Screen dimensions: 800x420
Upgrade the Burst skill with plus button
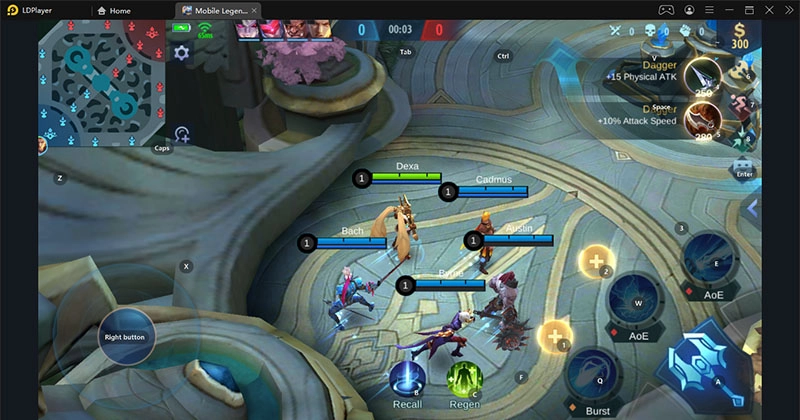(554, 334)
